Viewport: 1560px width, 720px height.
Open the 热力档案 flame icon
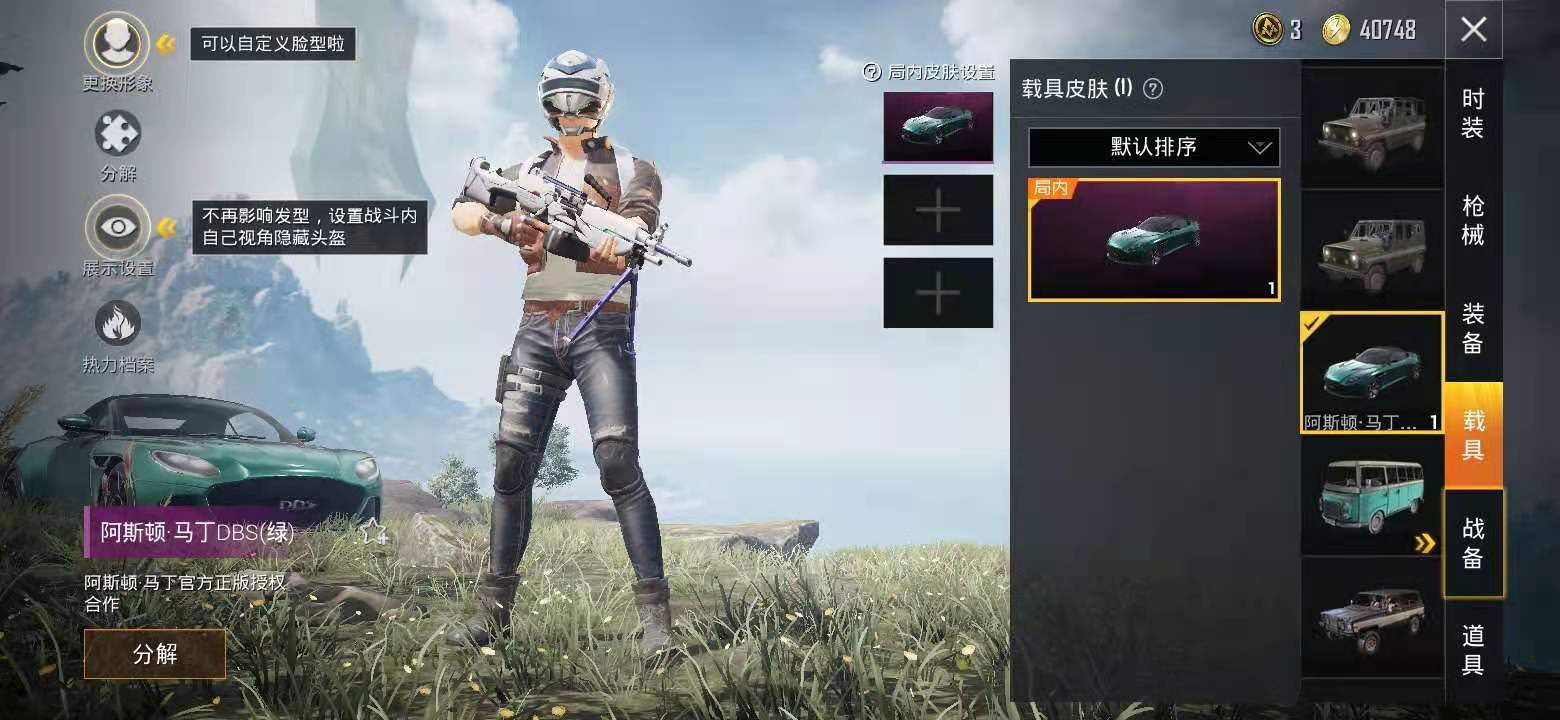click(118, 324)
